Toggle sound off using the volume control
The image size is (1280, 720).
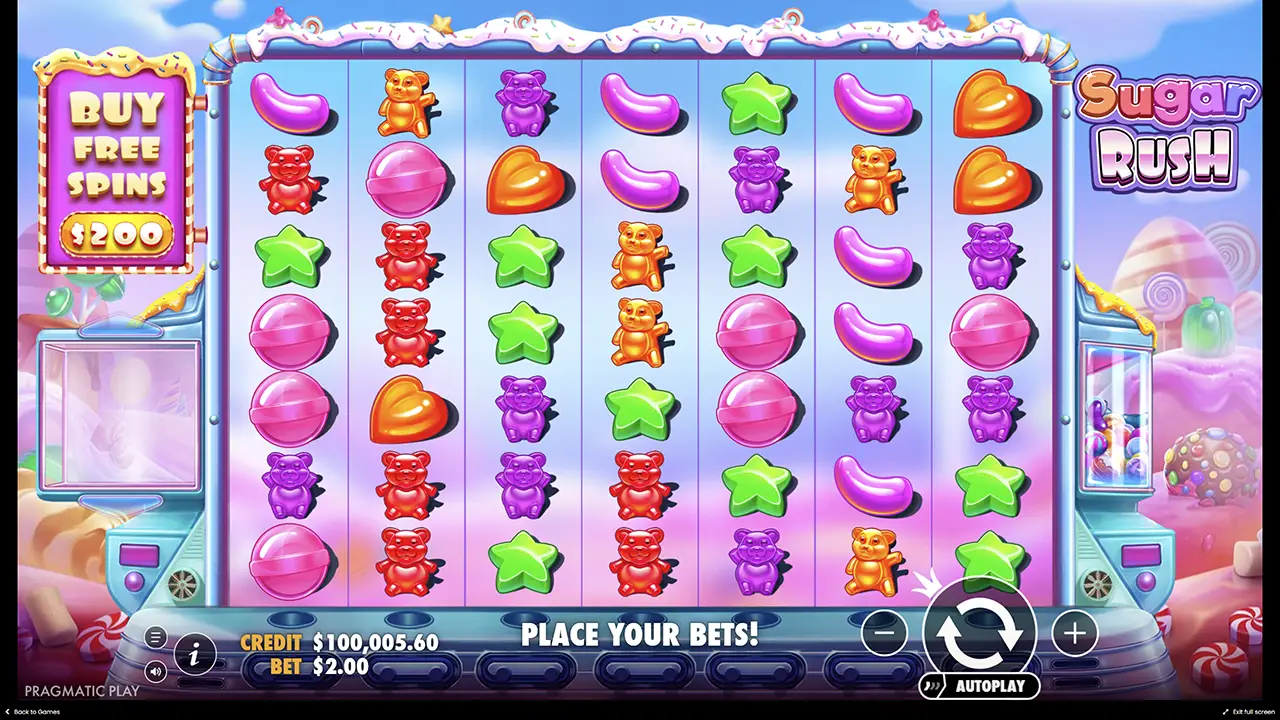coord(155,672)
